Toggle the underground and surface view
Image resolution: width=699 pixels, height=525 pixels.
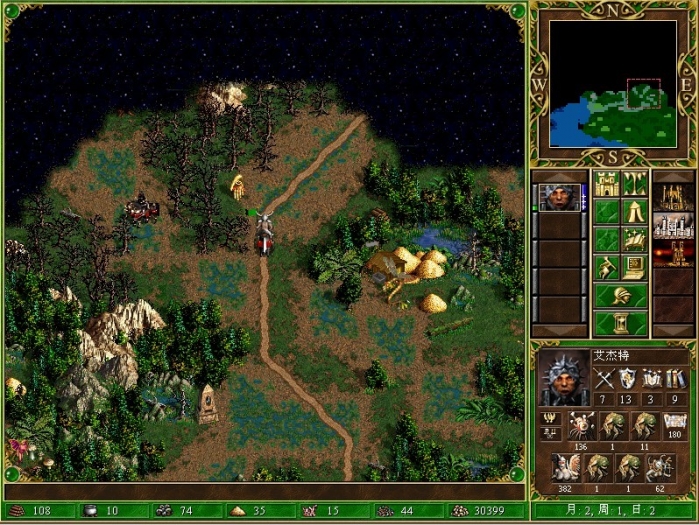pyautogui.click(x=633, y=184)
